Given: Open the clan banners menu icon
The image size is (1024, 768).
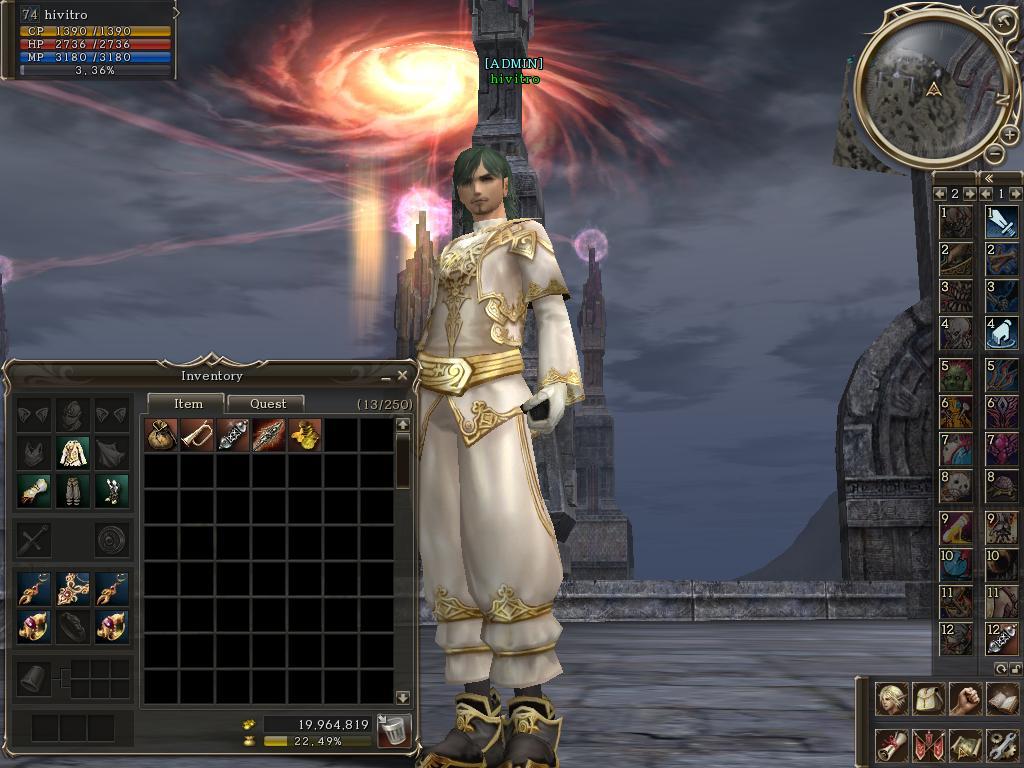Looking at the screenshot, I should pyautogui.click(x=929, y=745).
